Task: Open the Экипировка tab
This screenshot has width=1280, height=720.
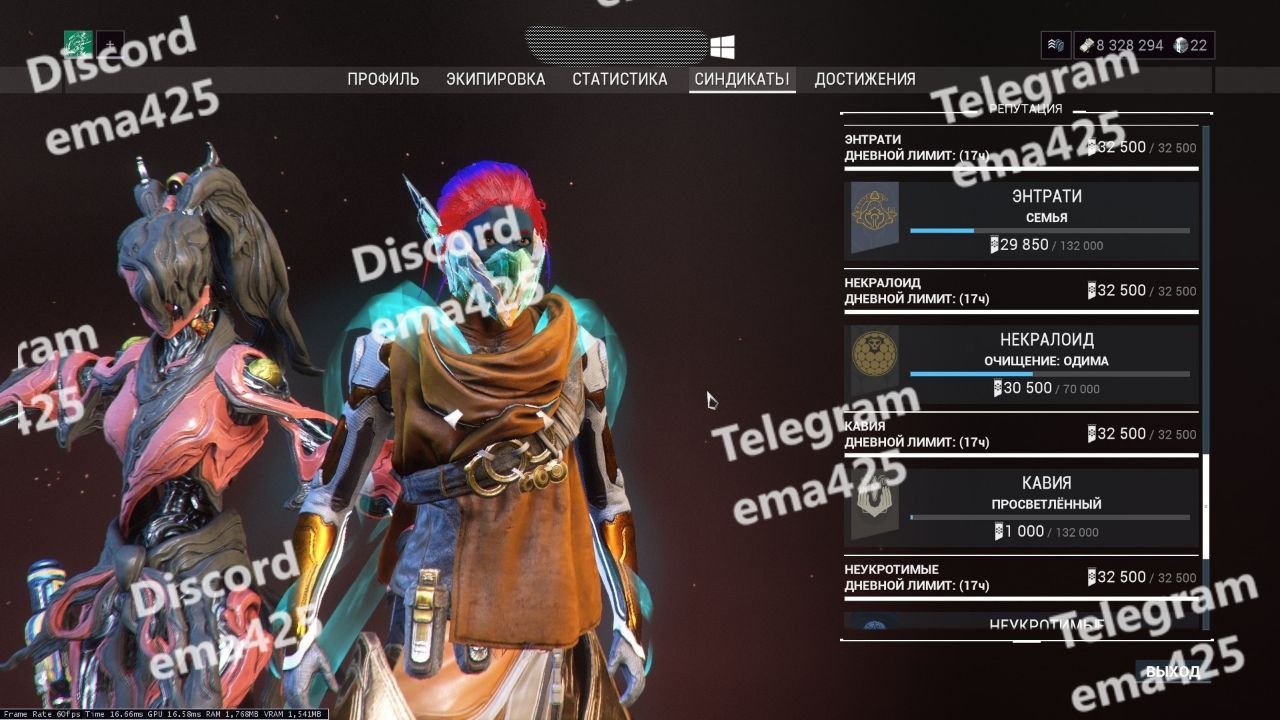Action: pyautogui.click(x=495, y=79)
